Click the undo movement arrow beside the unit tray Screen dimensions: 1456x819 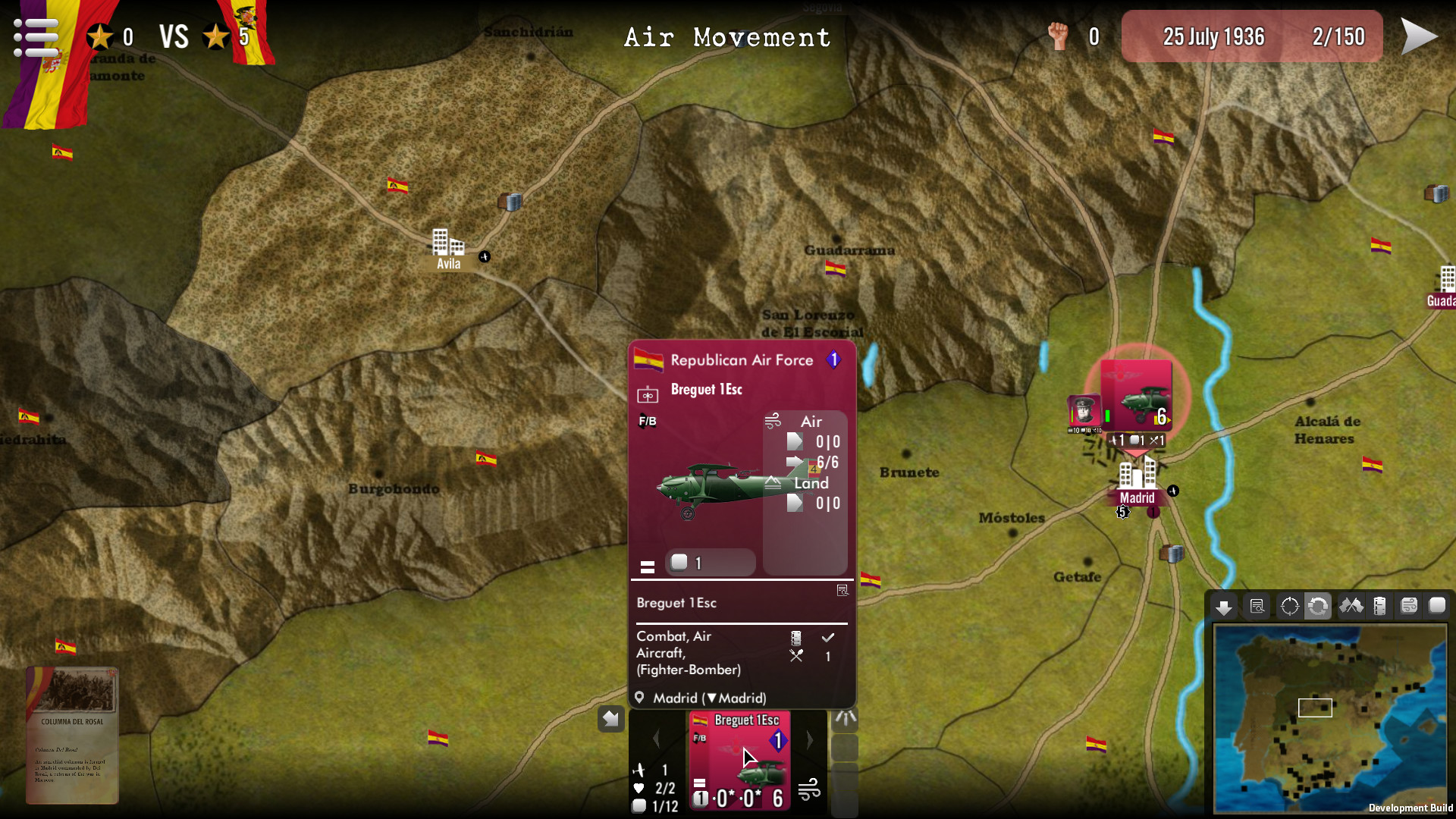tap(611, 719)
